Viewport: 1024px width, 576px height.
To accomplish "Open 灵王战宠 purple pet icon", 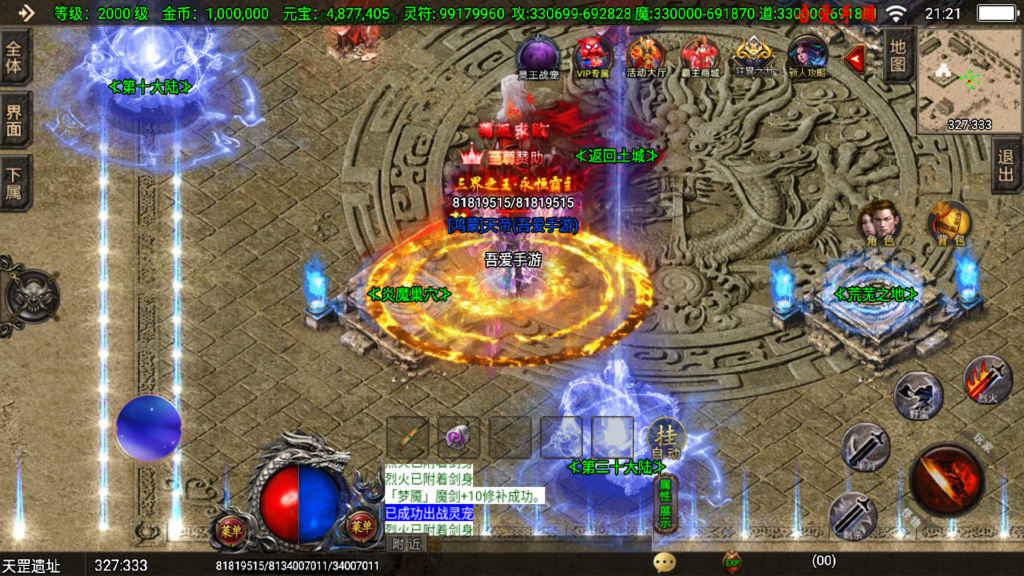I will click(x=538, y=58).
